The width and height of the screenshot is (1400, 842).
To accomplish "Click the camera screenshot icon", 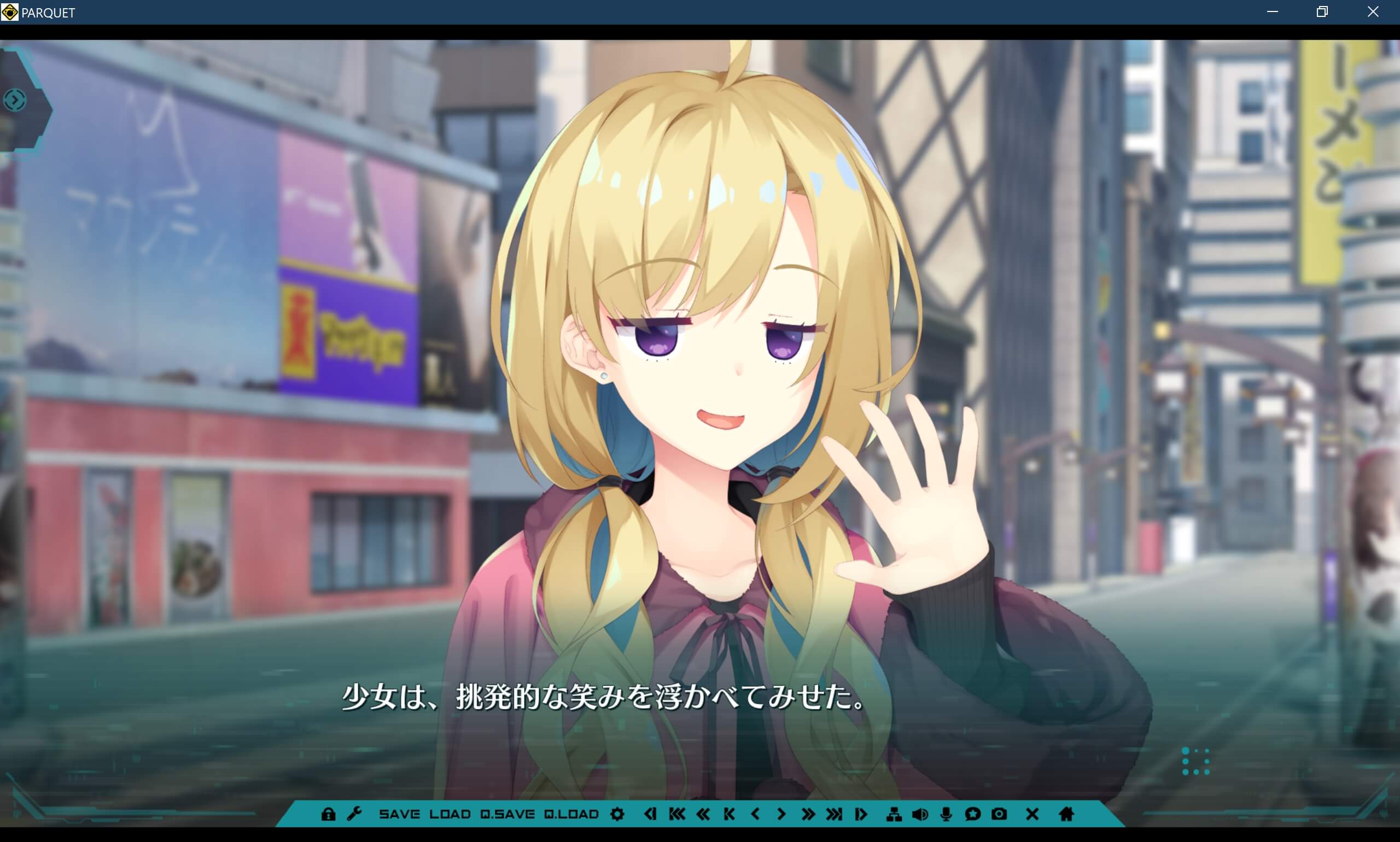I will tap(1000, 814).
